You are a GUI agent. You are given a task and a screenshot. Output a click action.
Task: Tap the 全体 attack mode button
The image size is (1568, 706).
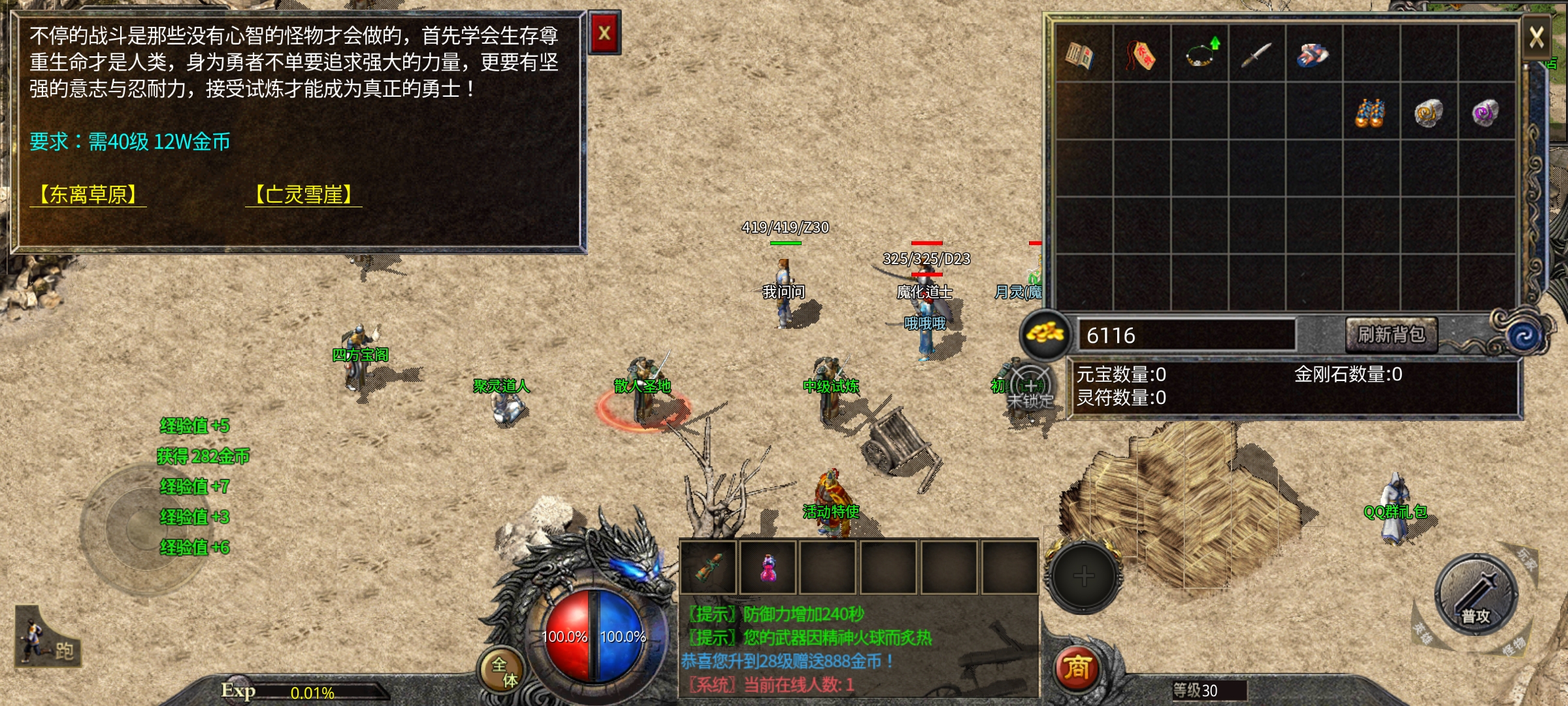(503, 671)
